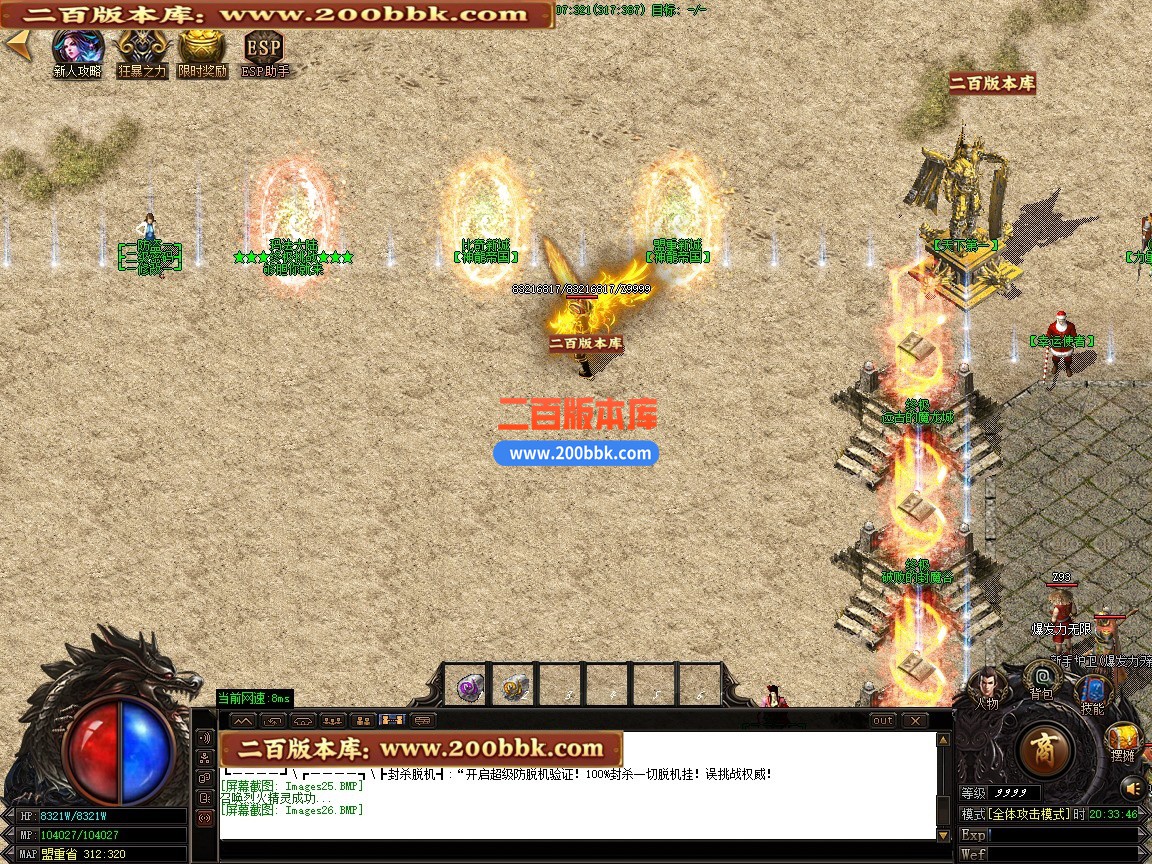
Task: Collapse the top icon bar with the gold arrow
Action: (17, 46)
